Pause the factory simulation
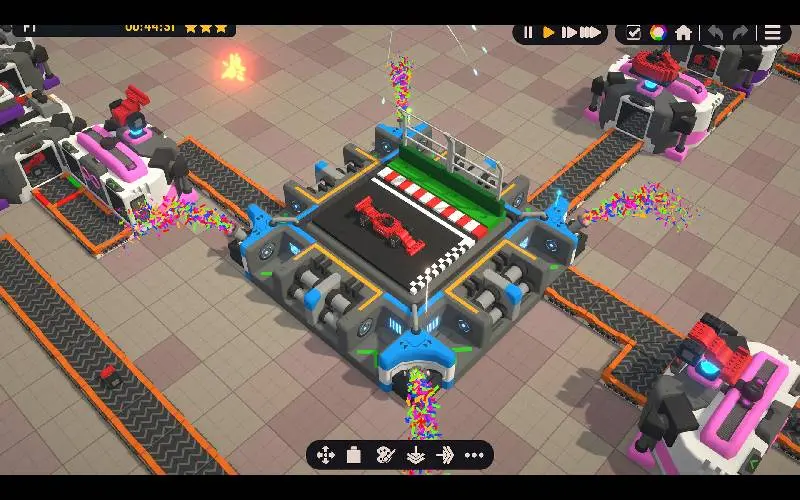 point(528,32)
